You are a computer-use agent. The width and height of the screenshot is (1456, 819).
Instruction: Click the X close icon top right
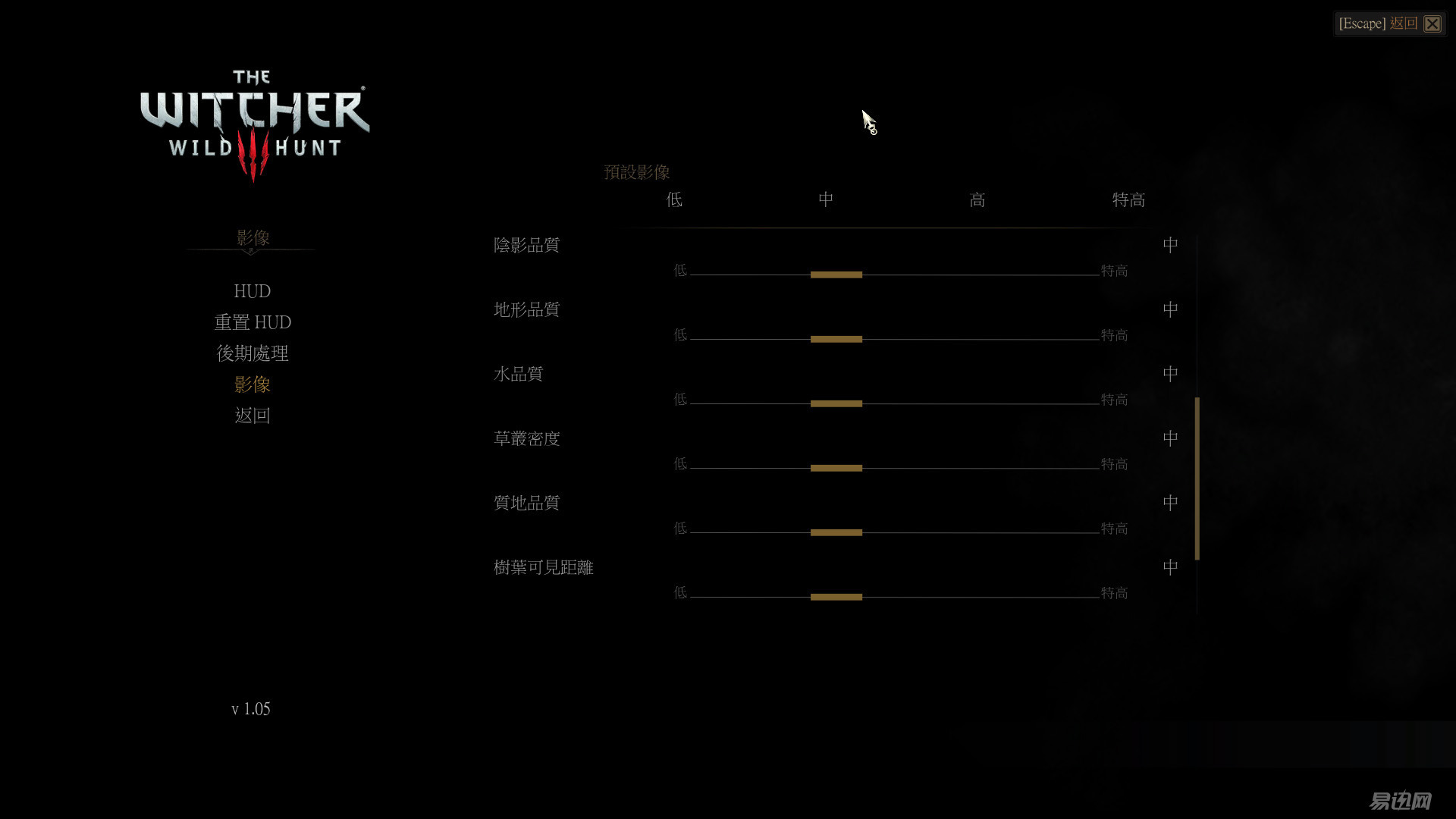pyautogui.click(x=1432, y=24)
